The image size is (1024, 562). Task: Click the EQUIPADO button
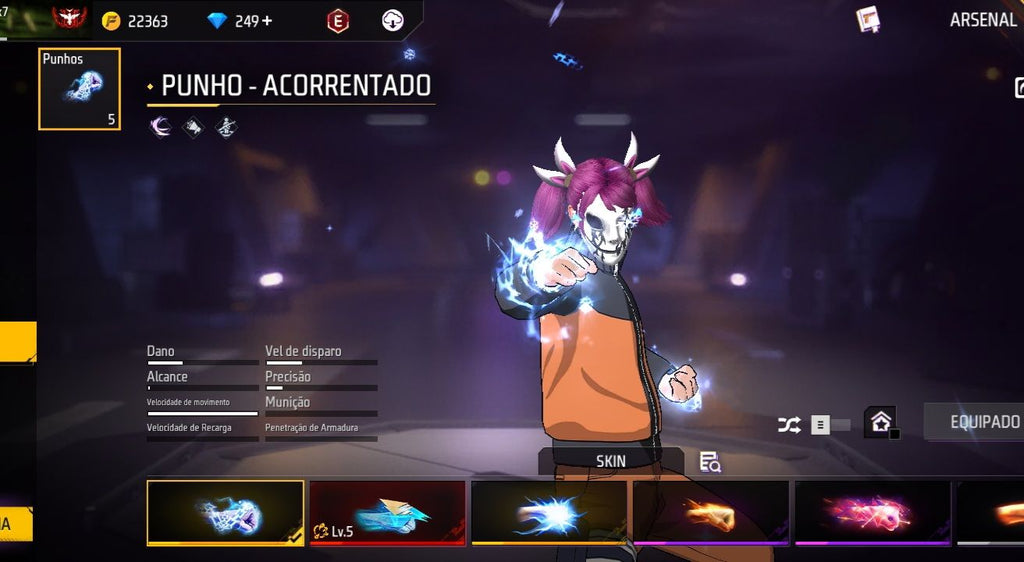982,422
